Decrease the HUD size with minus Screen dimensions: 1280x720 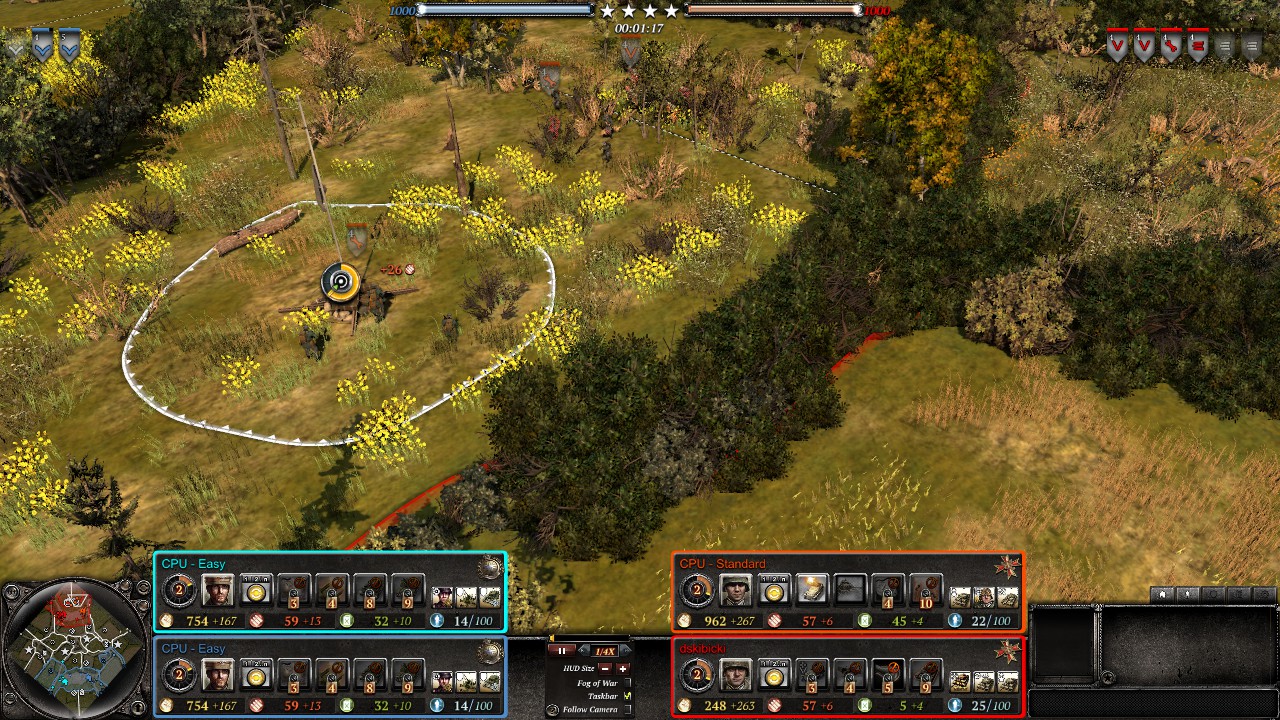point(605,668)
